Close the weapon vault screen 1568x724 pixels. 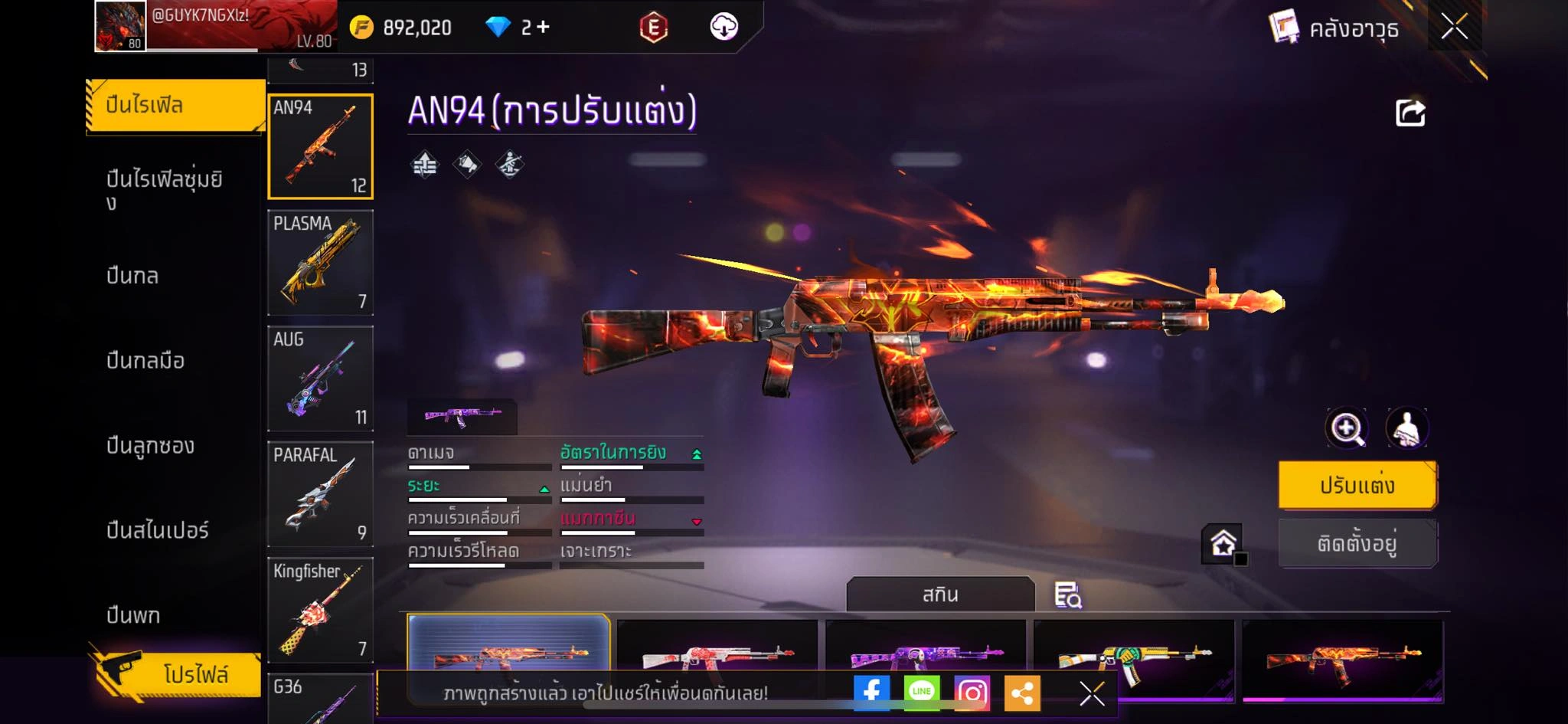tap(1454, 28)
